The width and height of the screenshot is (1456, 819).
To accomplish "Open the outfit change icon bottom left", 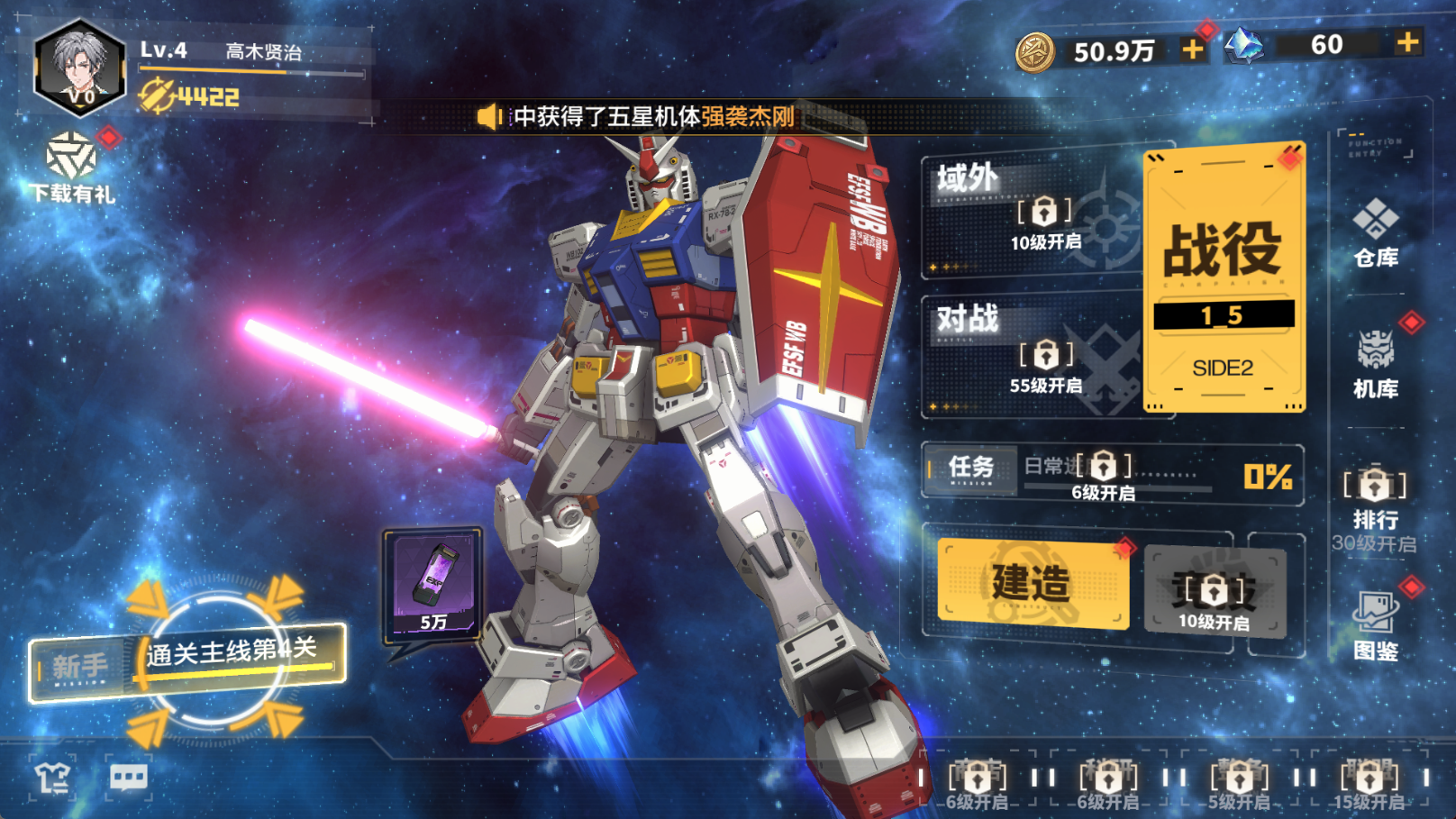I will 51,777.
